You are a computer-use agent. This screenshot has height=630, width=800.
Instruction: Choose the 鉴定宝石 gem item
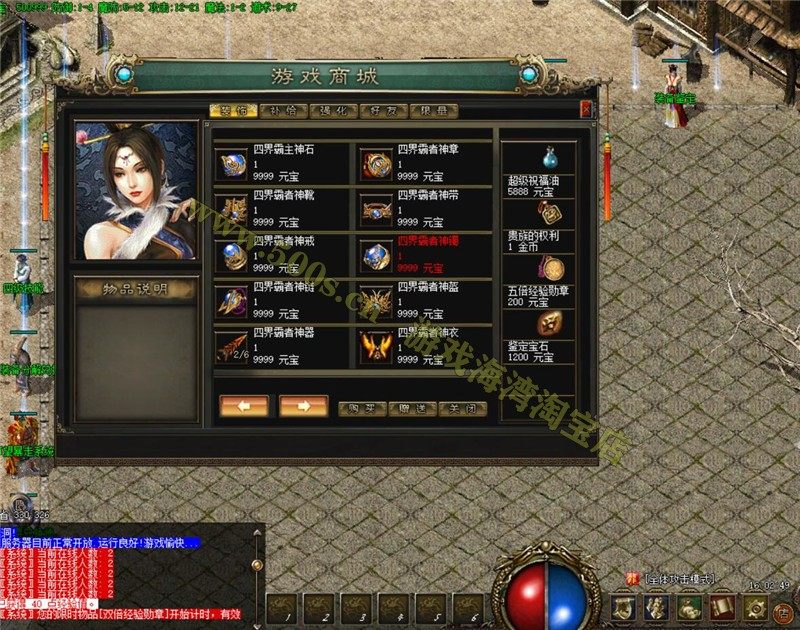point(549,323)
